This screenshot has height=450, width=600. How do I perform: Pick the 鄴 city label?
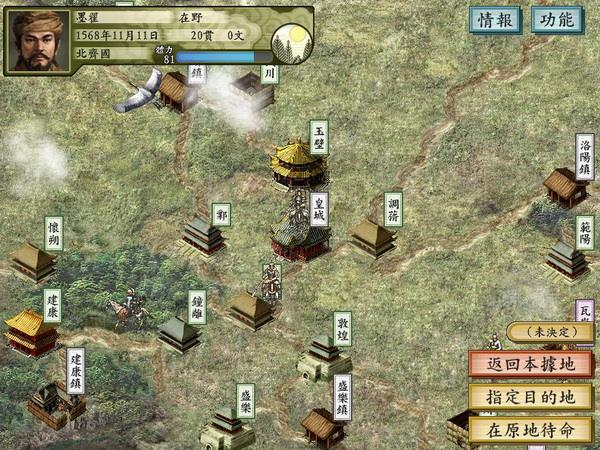[221, 214]
